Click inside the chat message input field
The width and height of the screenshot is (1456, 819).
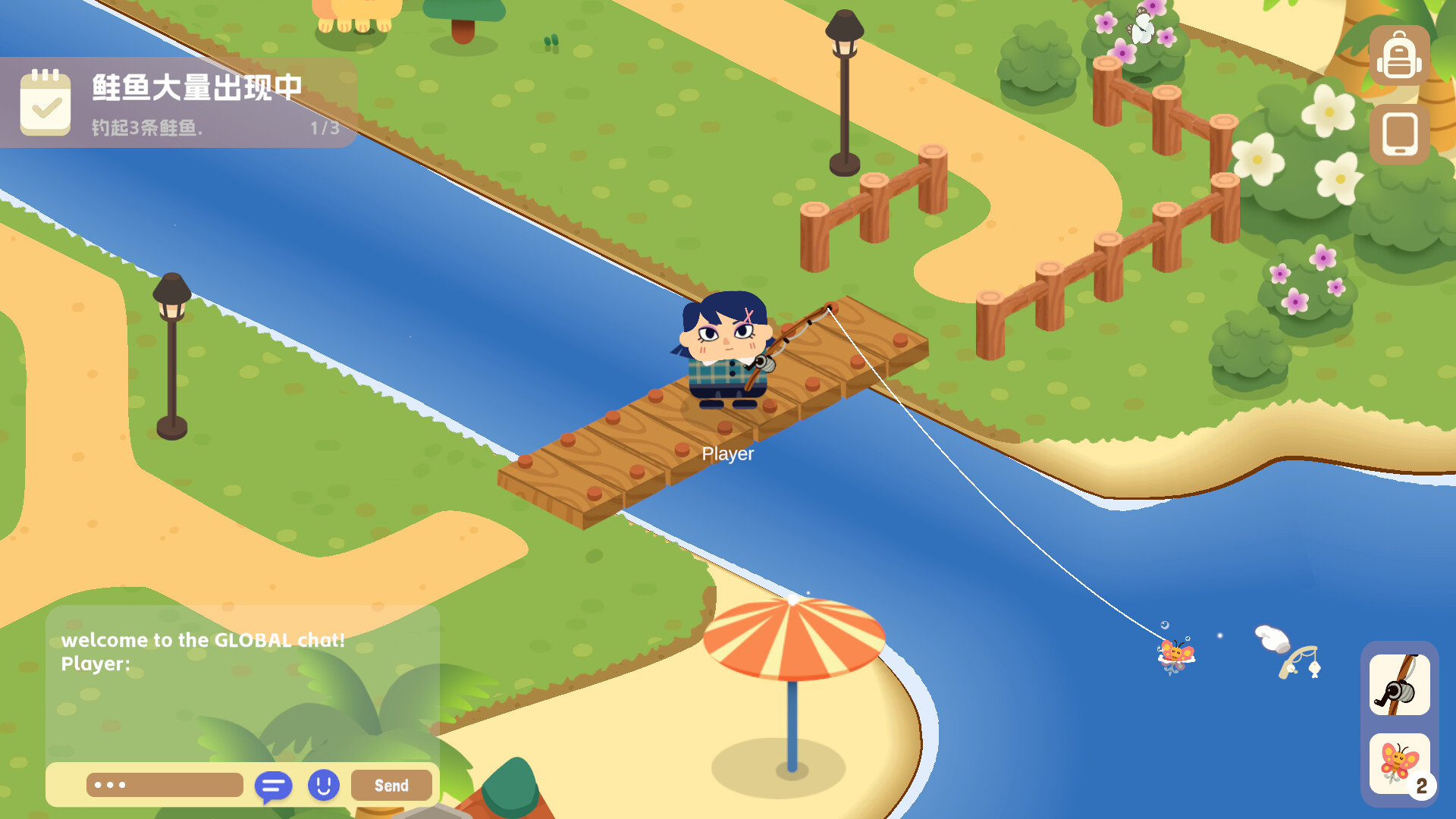click(163, 785)
